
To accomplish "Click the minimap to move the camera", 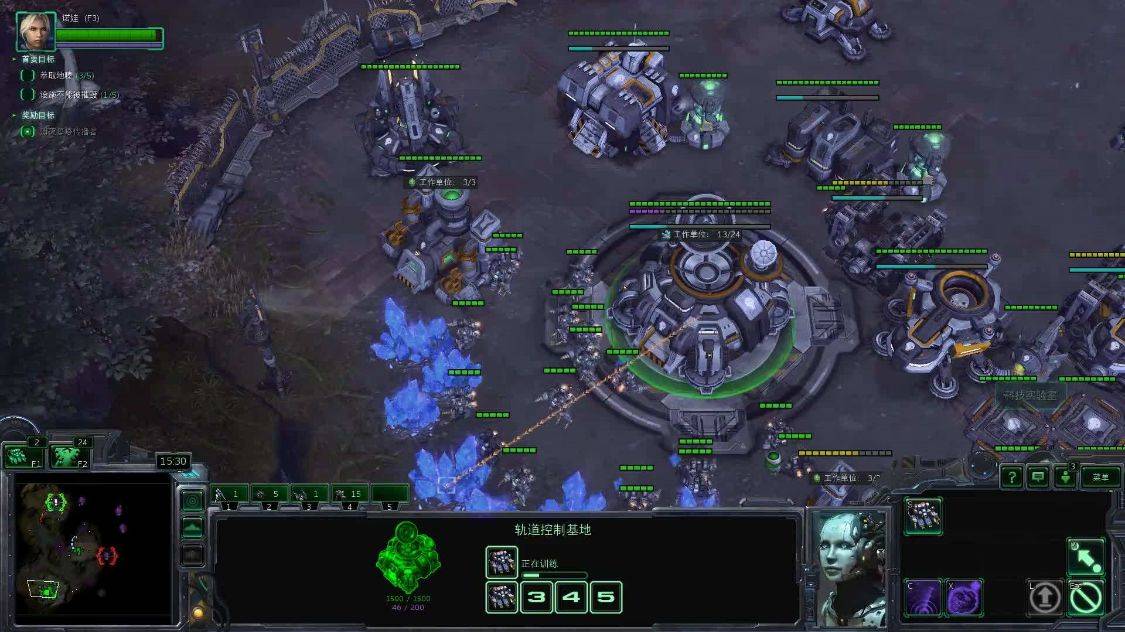I will point(88,550).
